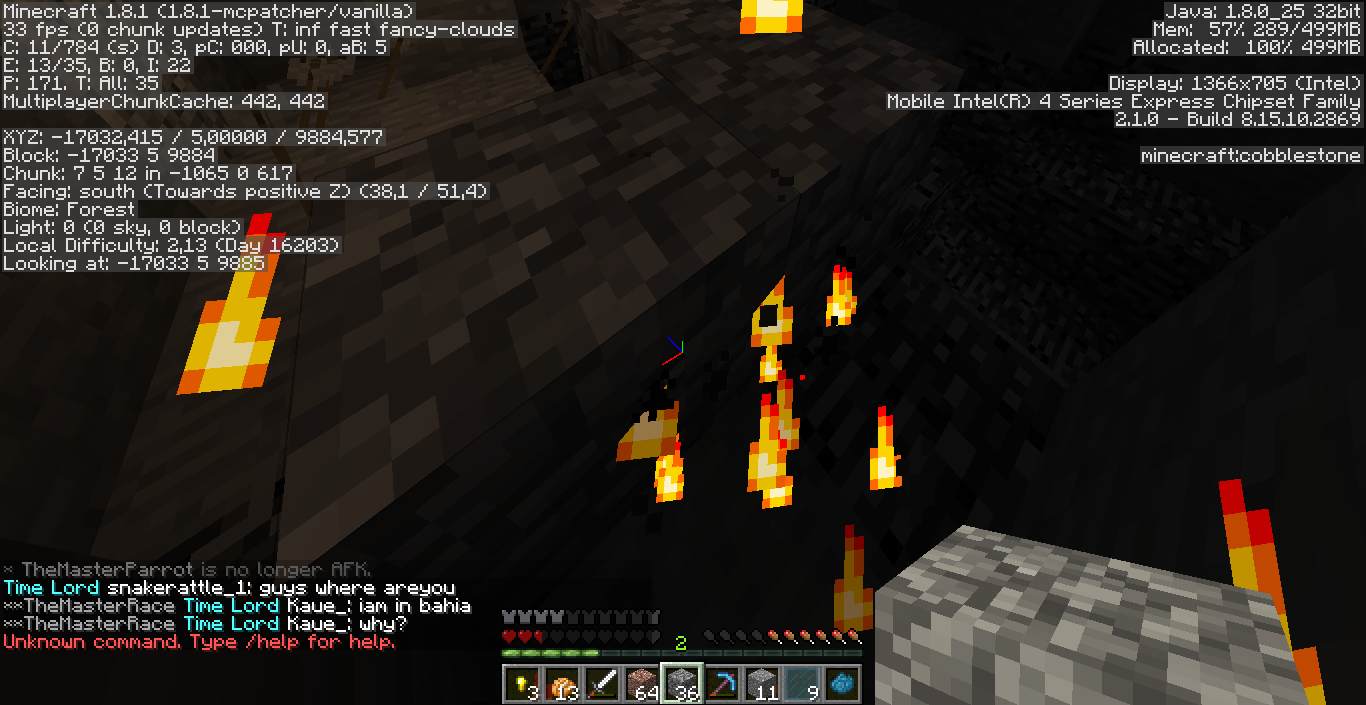Choose the orange food stack of 13

coord(562,683)
